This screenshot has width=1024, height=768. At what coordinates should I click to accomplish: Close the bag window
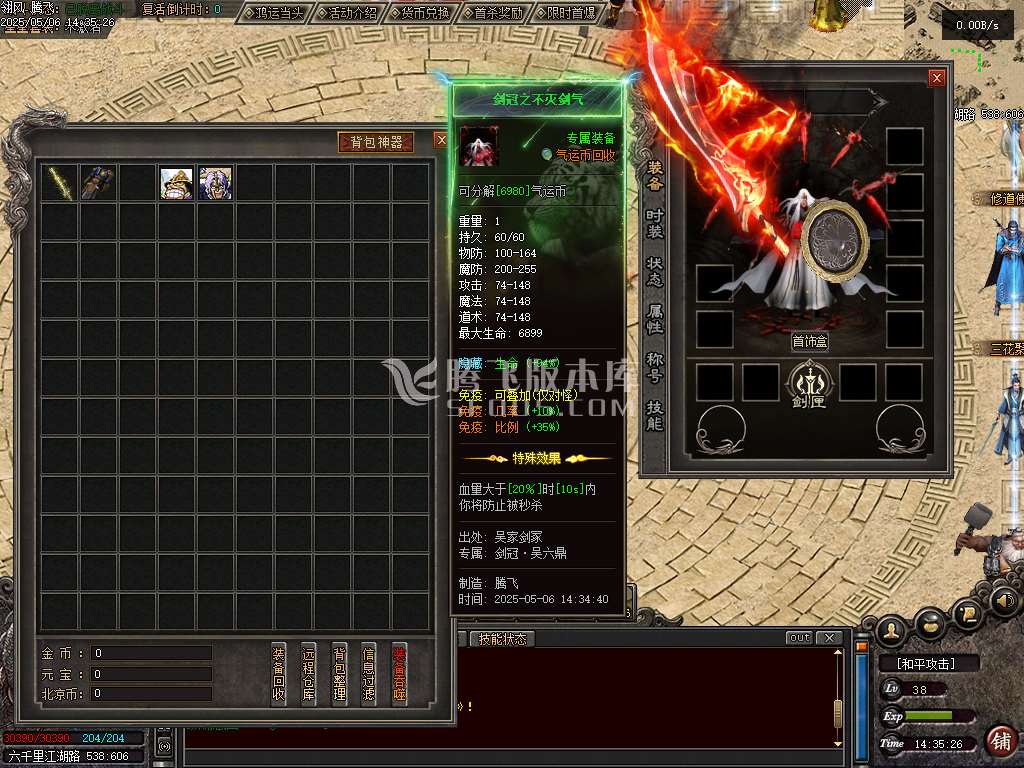(x=441, y=141)
